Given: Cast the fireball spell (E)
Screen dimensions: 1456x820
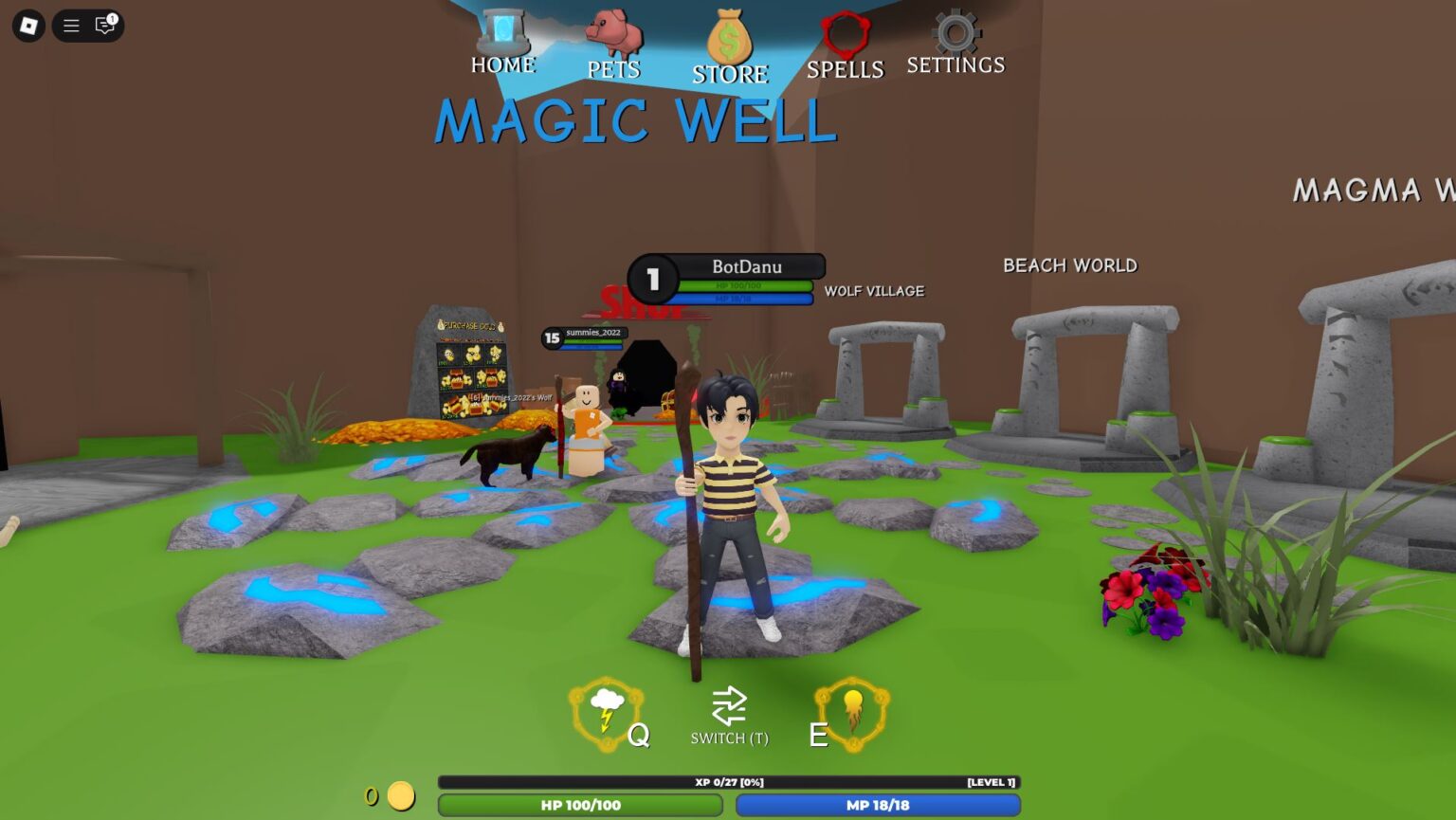Looking at the screenshot, I should click(x=852, y=709).
